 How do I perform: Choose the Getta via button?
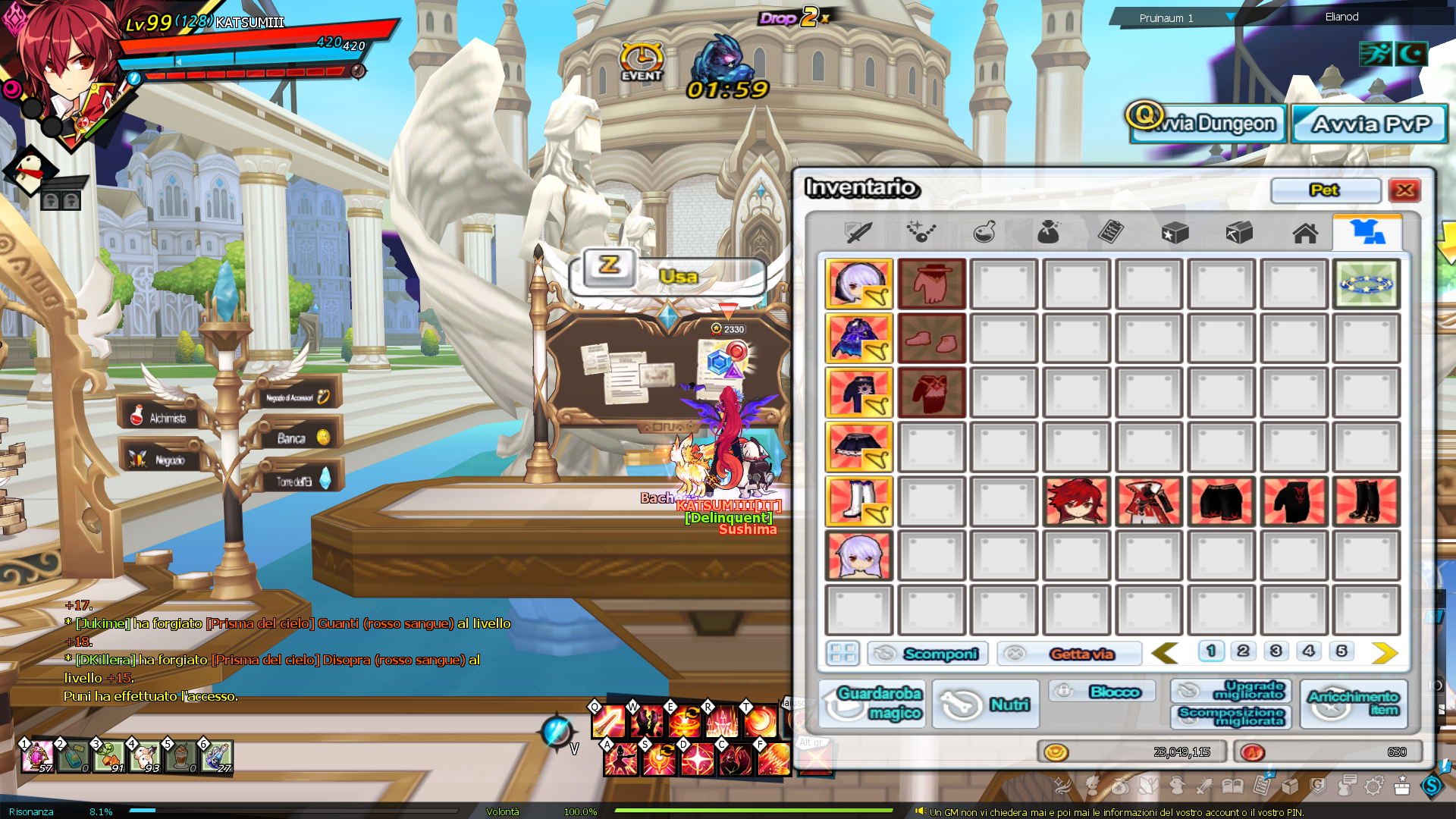point(1069,654)
